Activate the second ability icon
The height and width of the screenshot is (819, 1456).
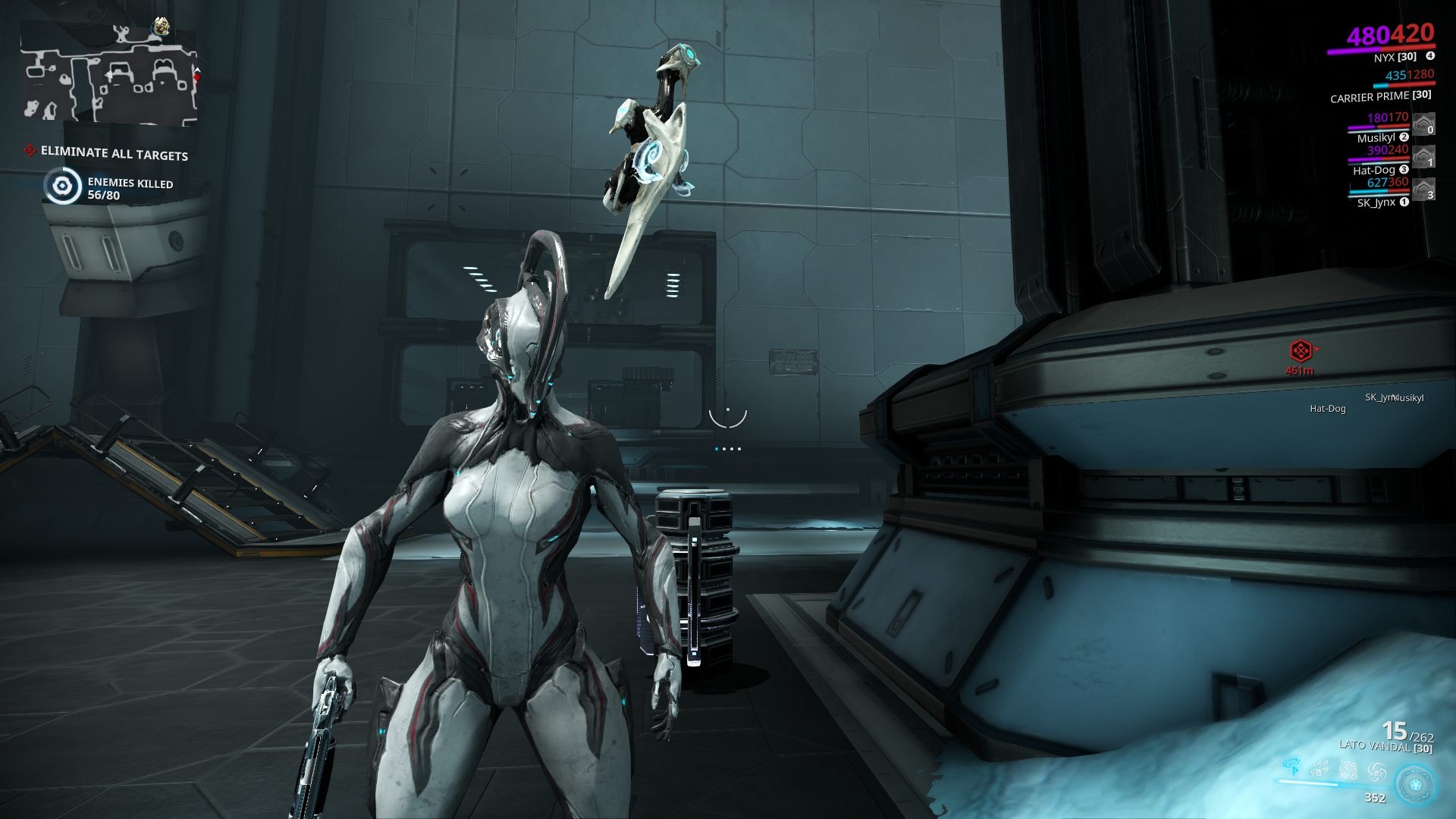1319,769
